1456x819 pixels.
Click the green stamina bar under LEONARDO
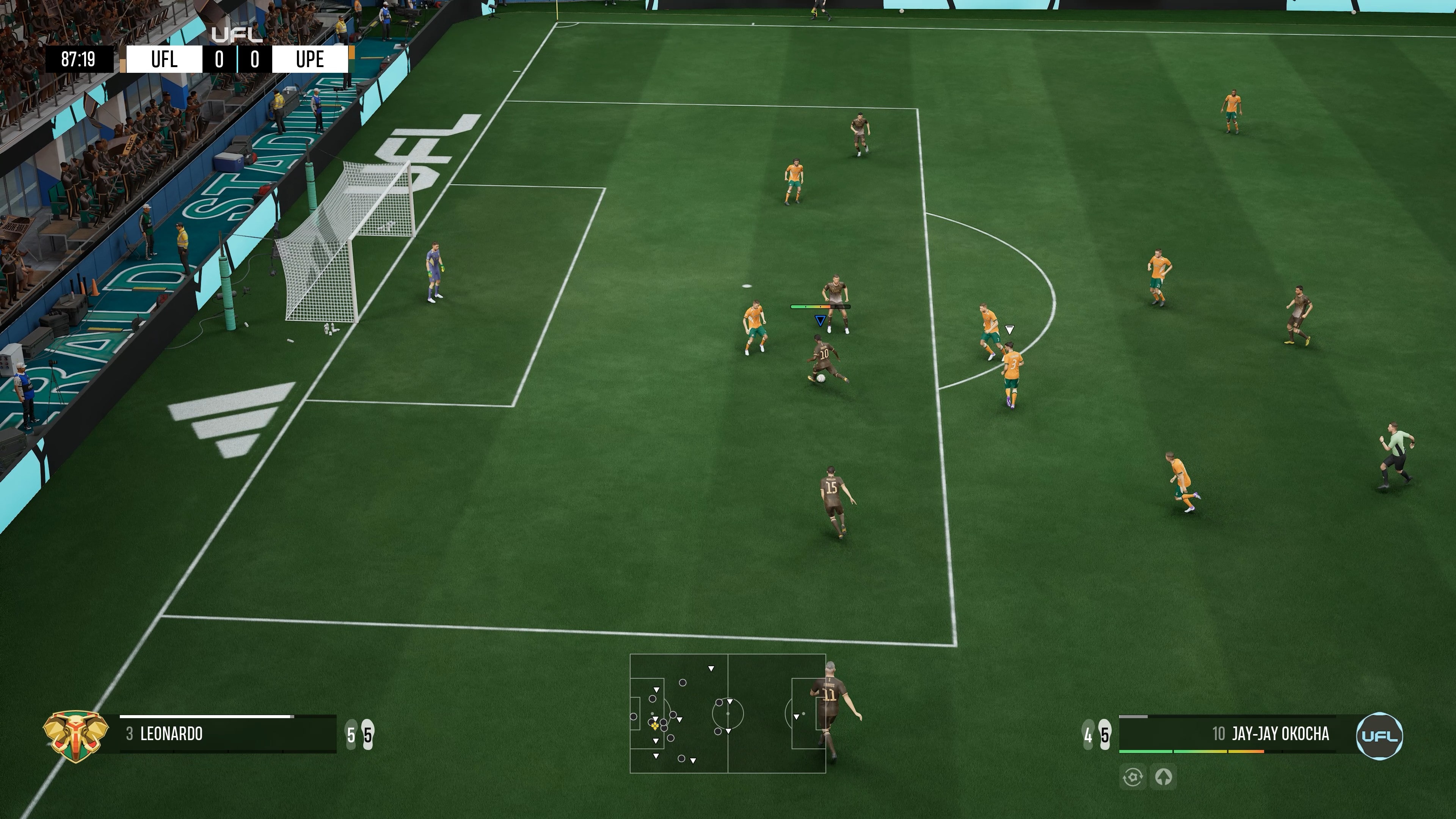coord(226,752)
